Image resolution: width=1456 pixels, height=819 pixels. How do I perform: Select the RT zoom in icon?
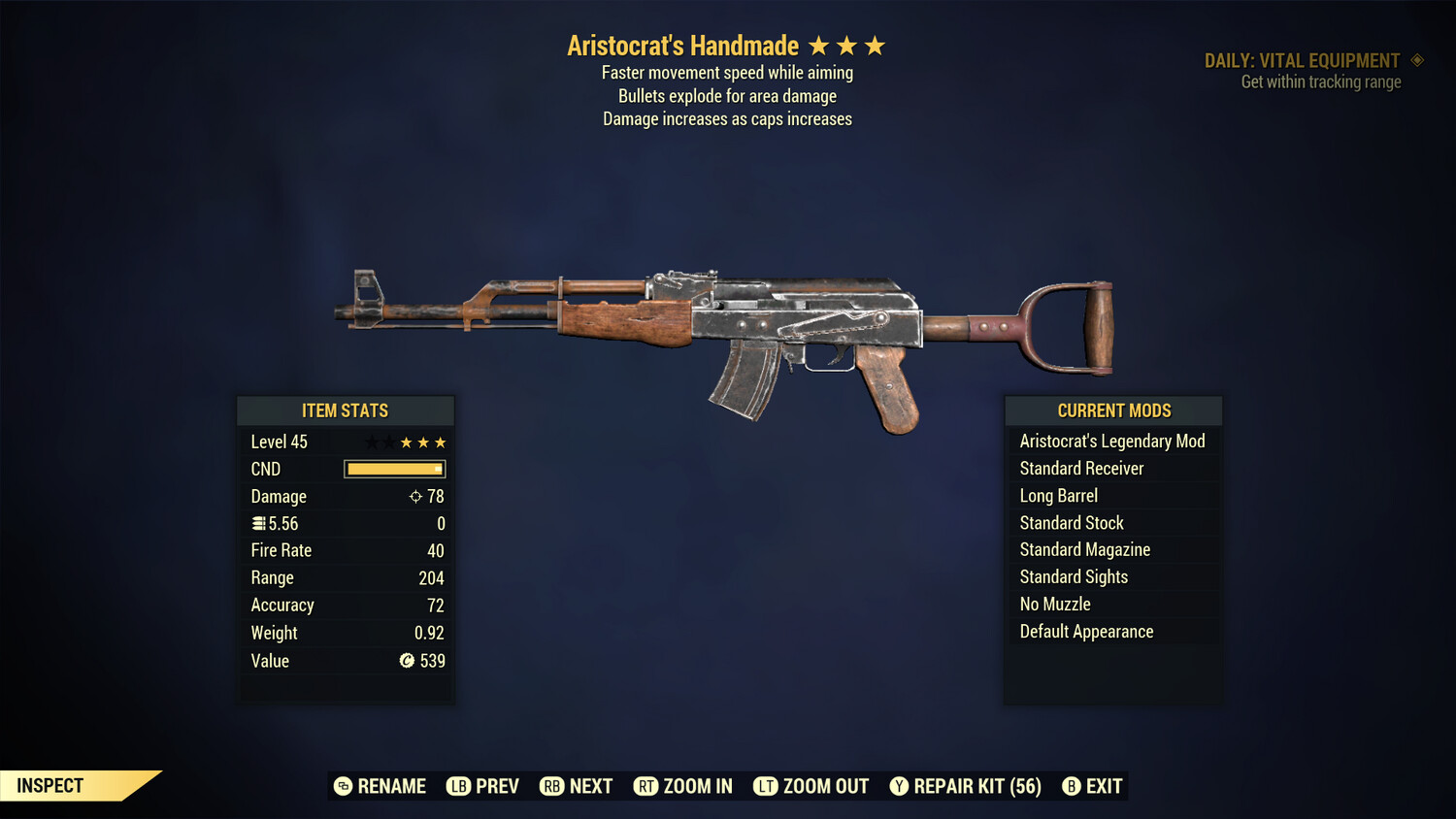coord(645,786)
